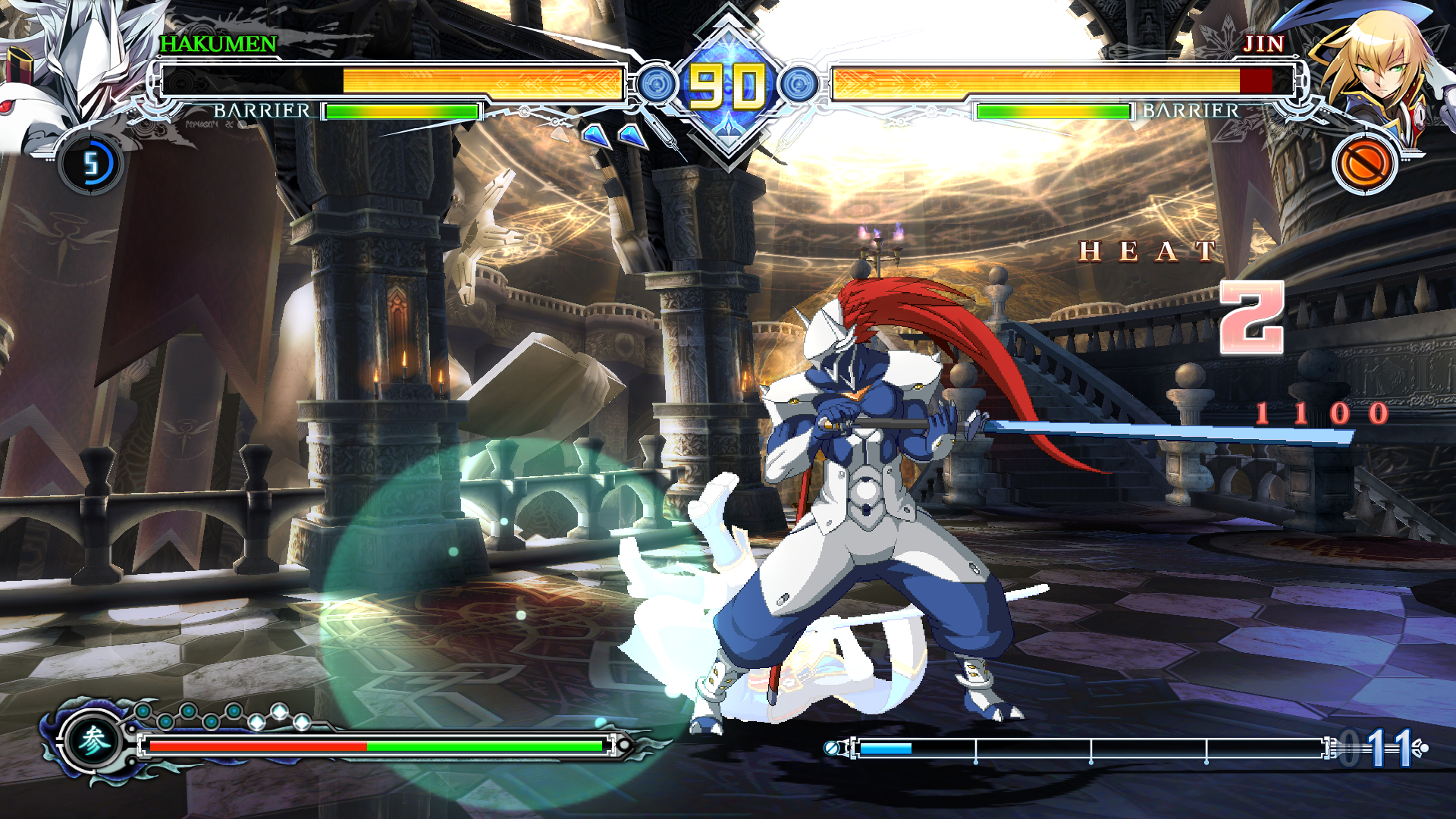Select Hakumen's blue Overdrive icon showing 5
1456x819 pixels.
91,164
